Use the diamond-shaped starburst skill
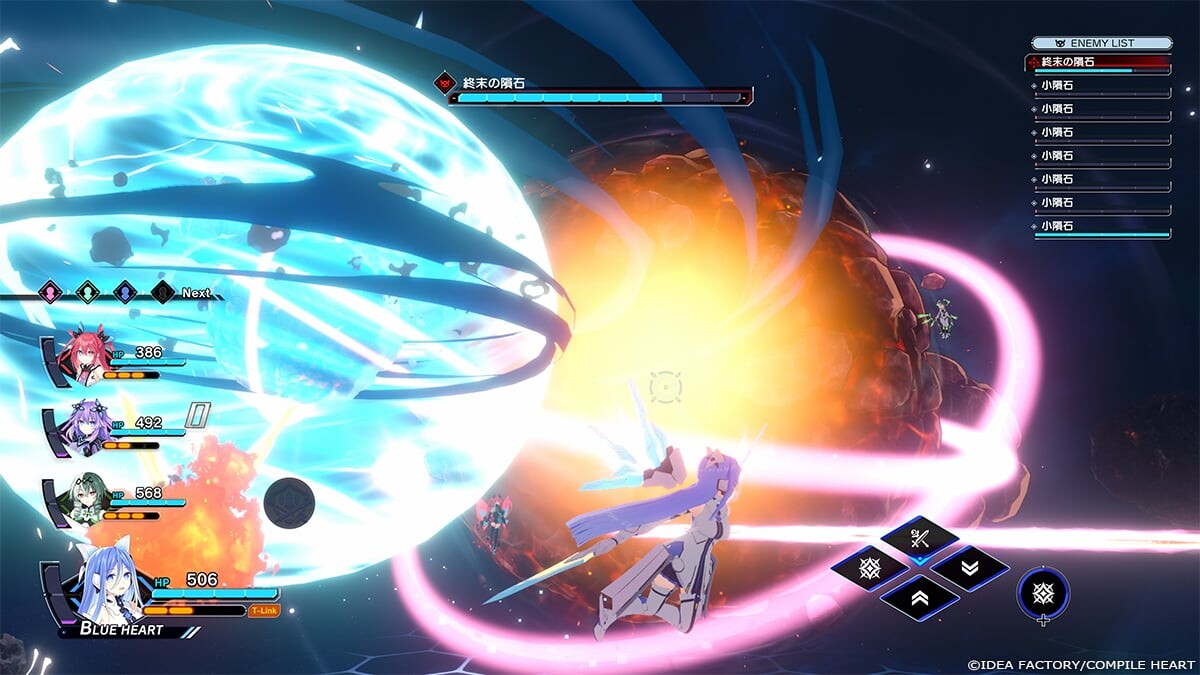 tap(869, 569)
